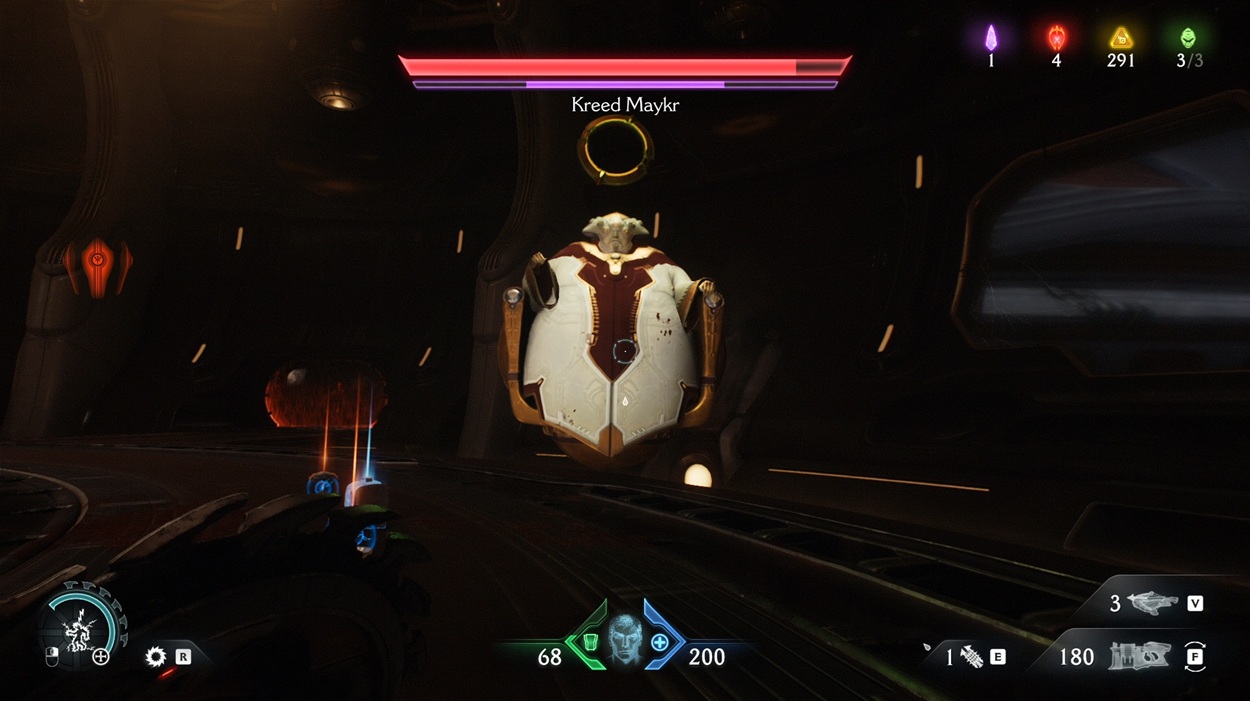Screen dimensions: 1250x701
Task: Select the red ruby resource icon
Action: pos(1056,38)
